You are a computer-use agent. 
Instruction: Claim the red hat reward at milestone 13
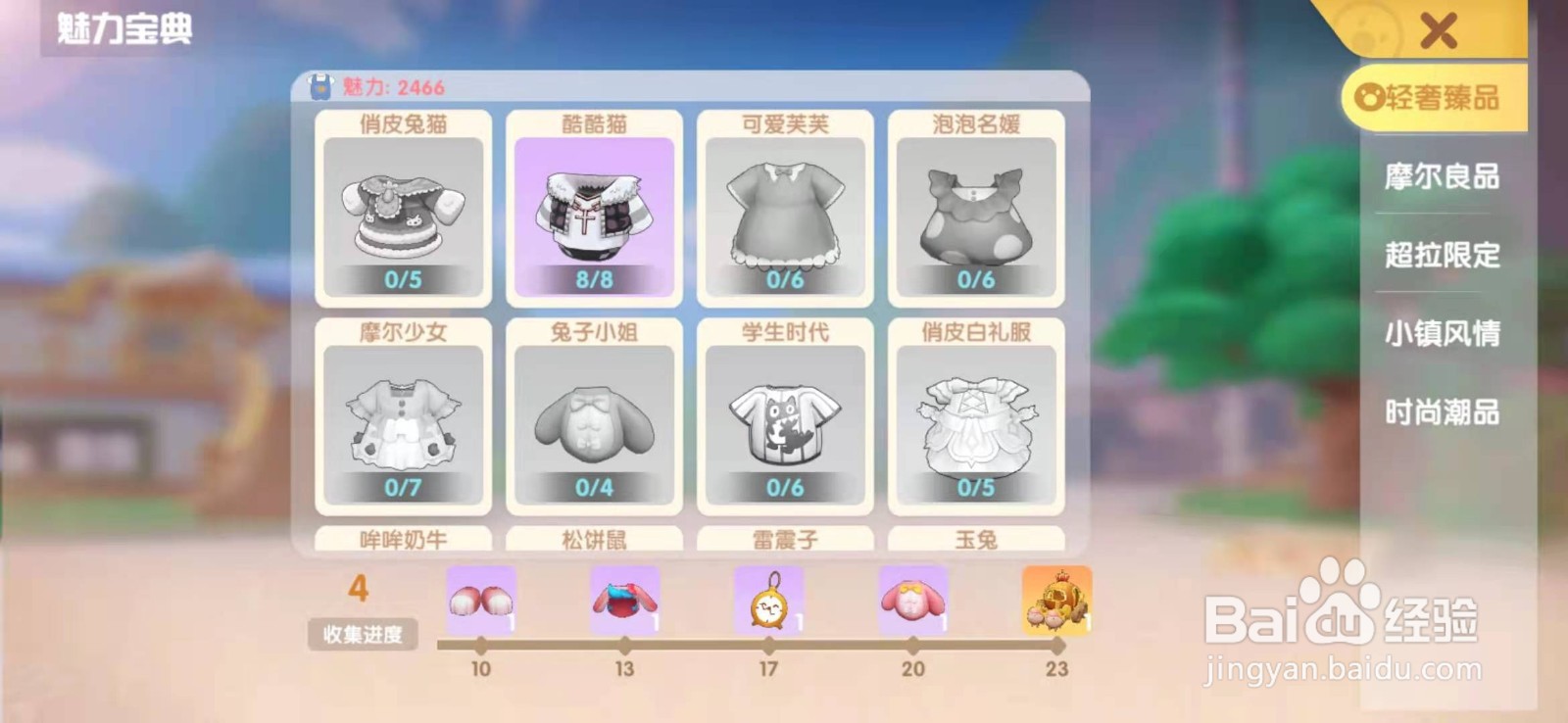point(623,600)
